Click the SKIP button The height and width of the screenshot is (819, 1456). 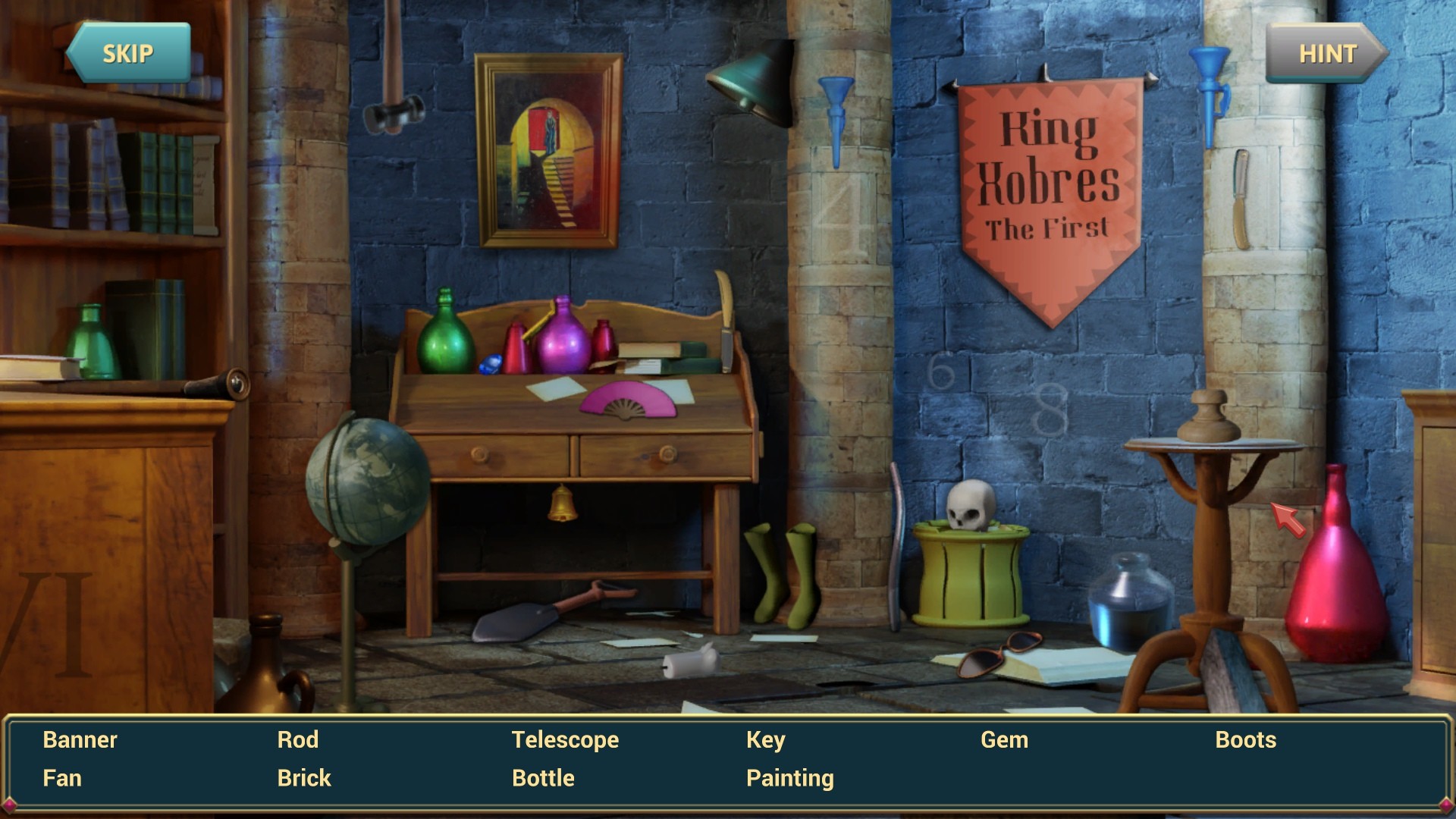click(x=129, y=53)
